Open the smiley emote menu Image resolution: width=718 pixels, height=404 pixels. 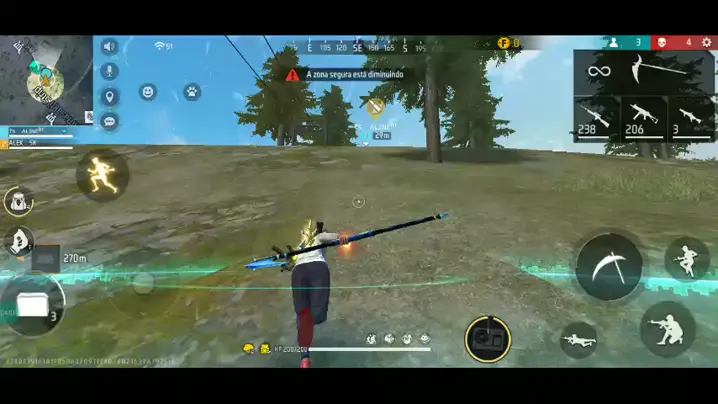coord(148,92)
